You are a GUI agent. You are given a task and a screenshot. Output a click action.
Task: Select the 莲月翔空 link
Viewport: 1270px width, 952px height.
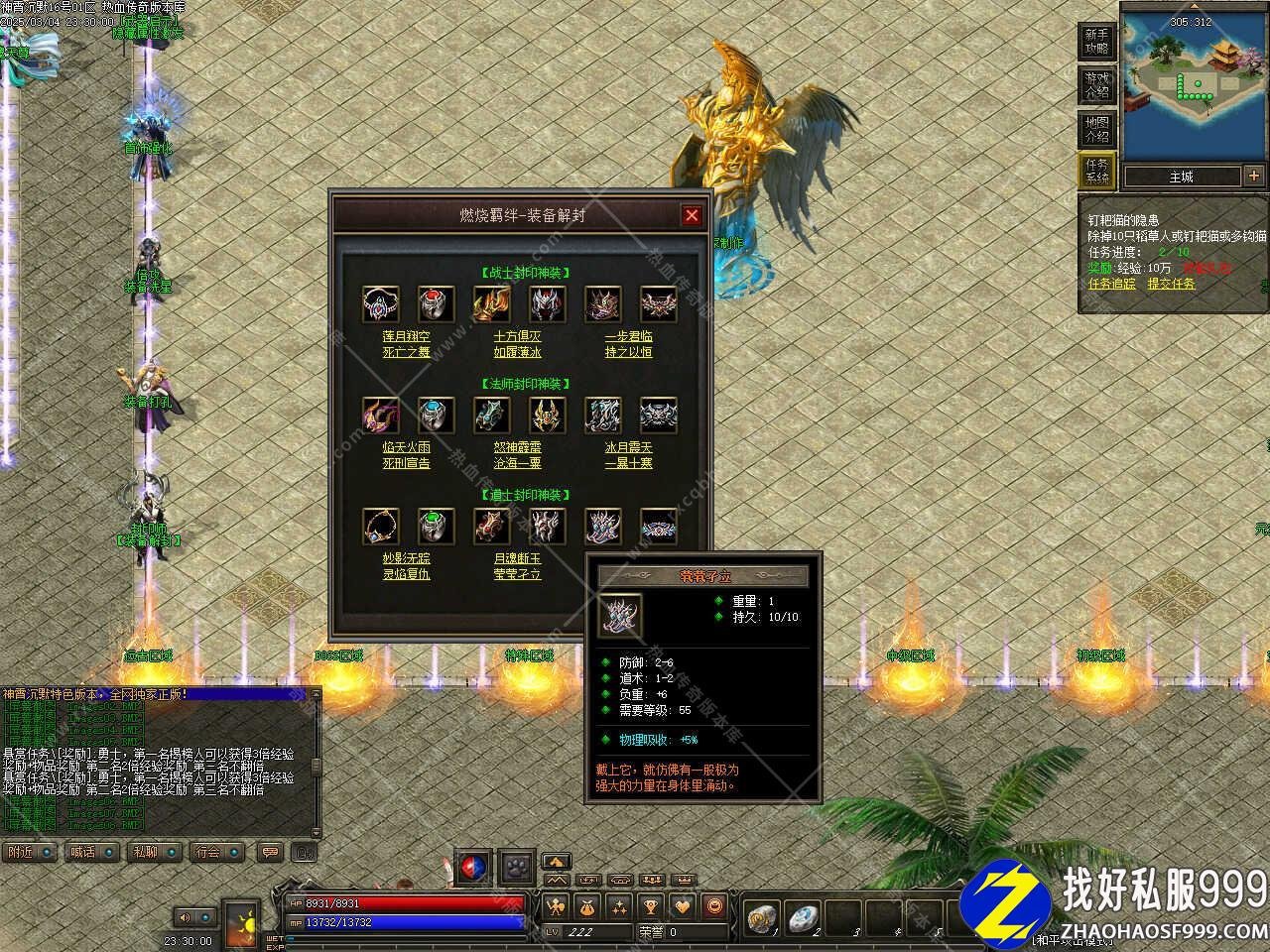(406, 336)
